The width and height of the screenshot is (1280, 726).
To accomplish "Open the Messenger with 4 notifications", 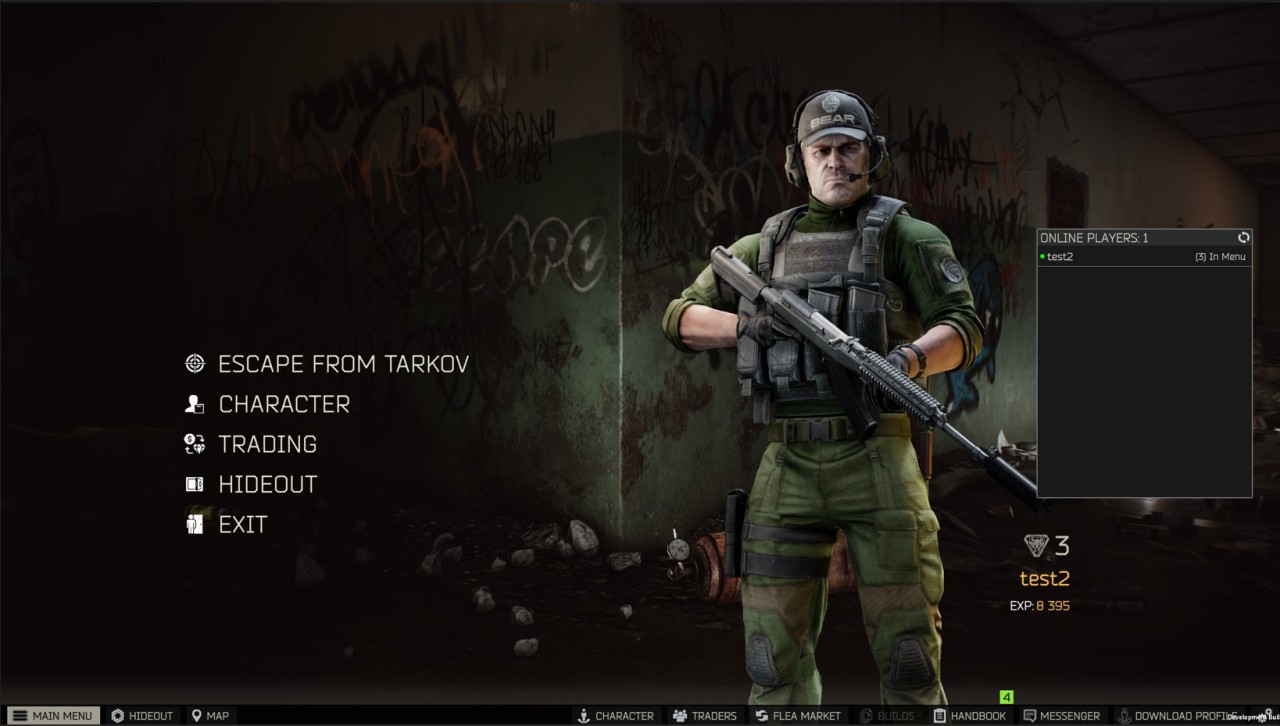I will pos(1061,716).
